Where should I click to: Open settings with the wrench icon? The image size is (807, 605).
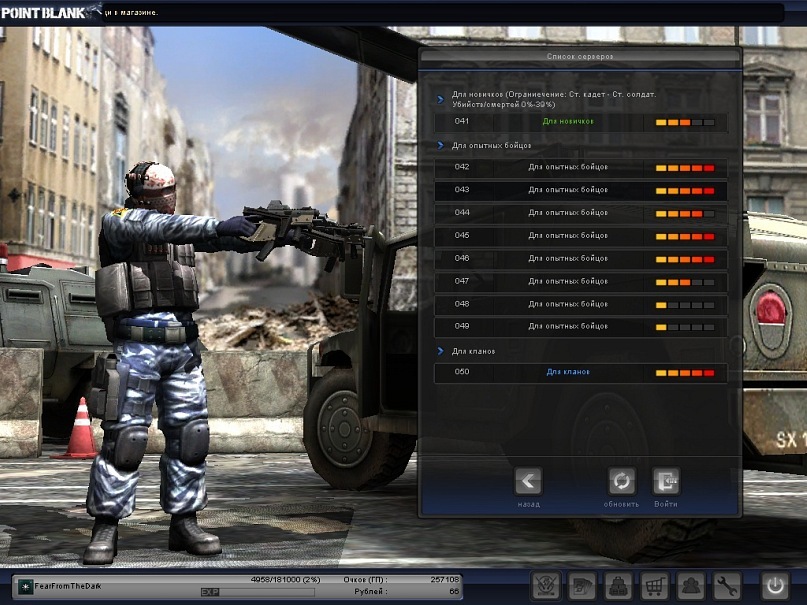(x=727, y=586)
